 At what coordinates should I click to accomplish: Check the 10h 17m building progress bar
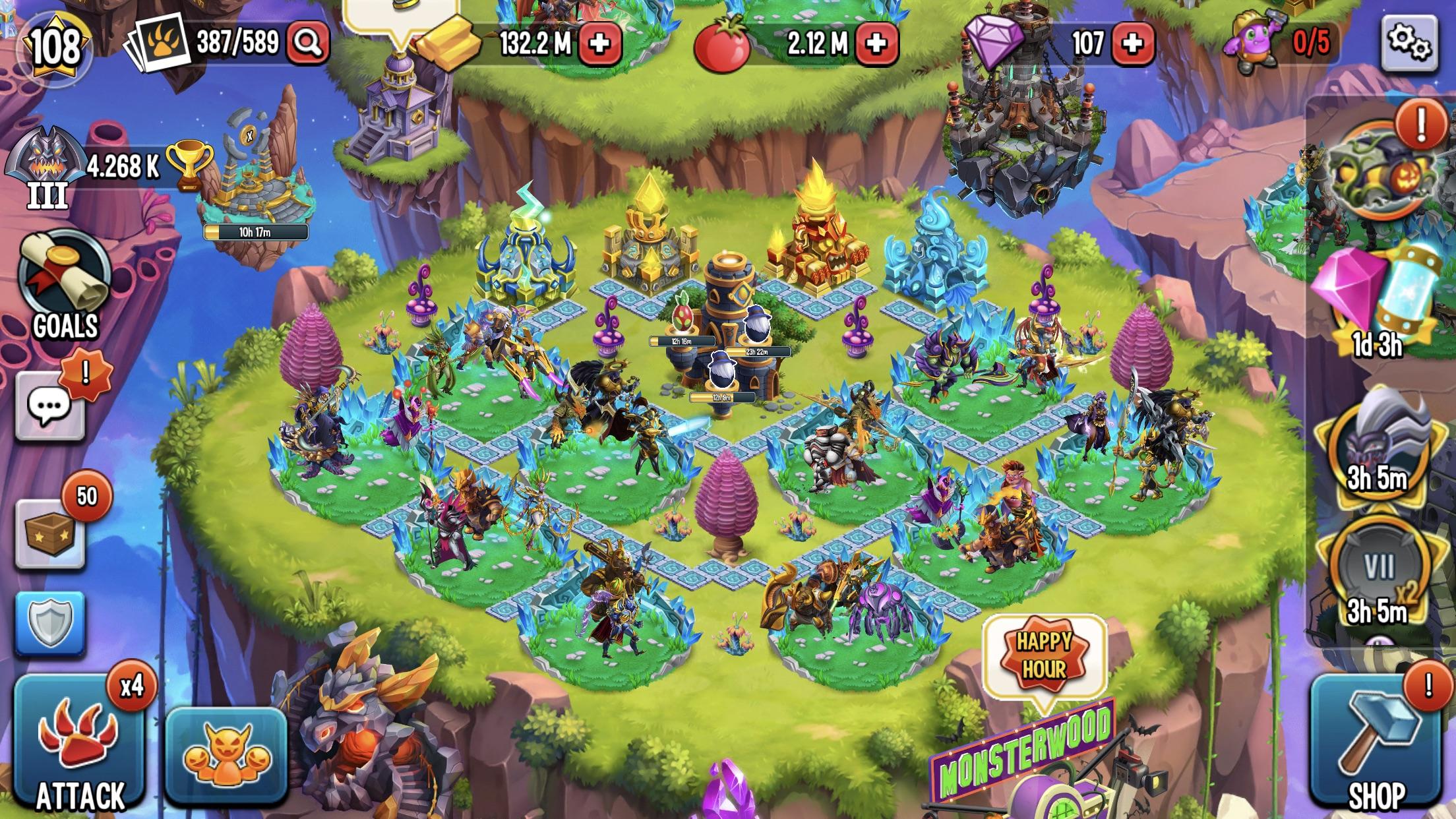pyautogui.click(x=257, y=231)
